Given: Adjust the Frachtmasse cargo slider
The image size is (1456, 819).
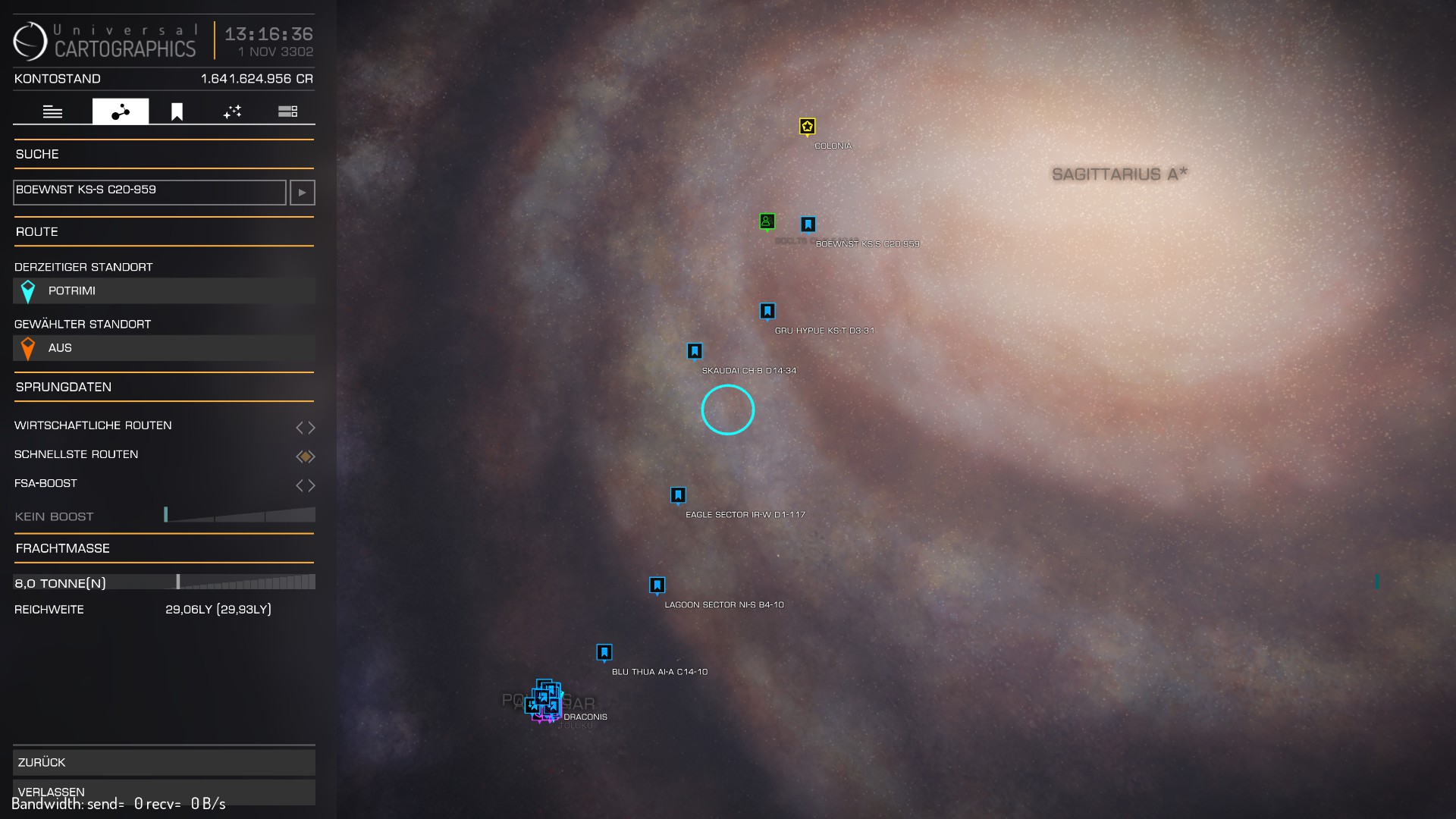Looking at the screenshot, I should [x=239, y=582].
